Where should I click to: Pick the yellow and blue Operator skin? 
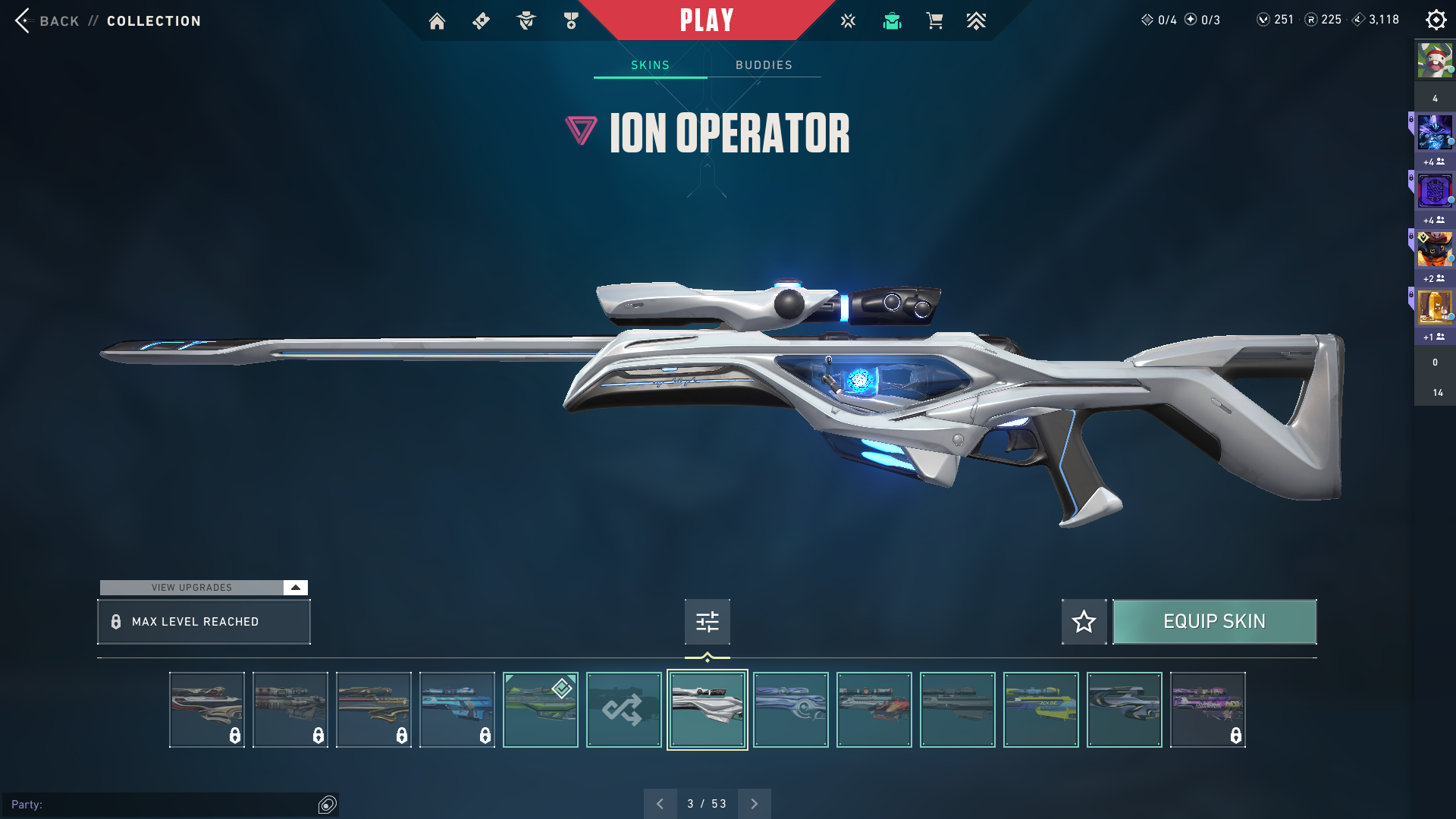pos(1040,710)
